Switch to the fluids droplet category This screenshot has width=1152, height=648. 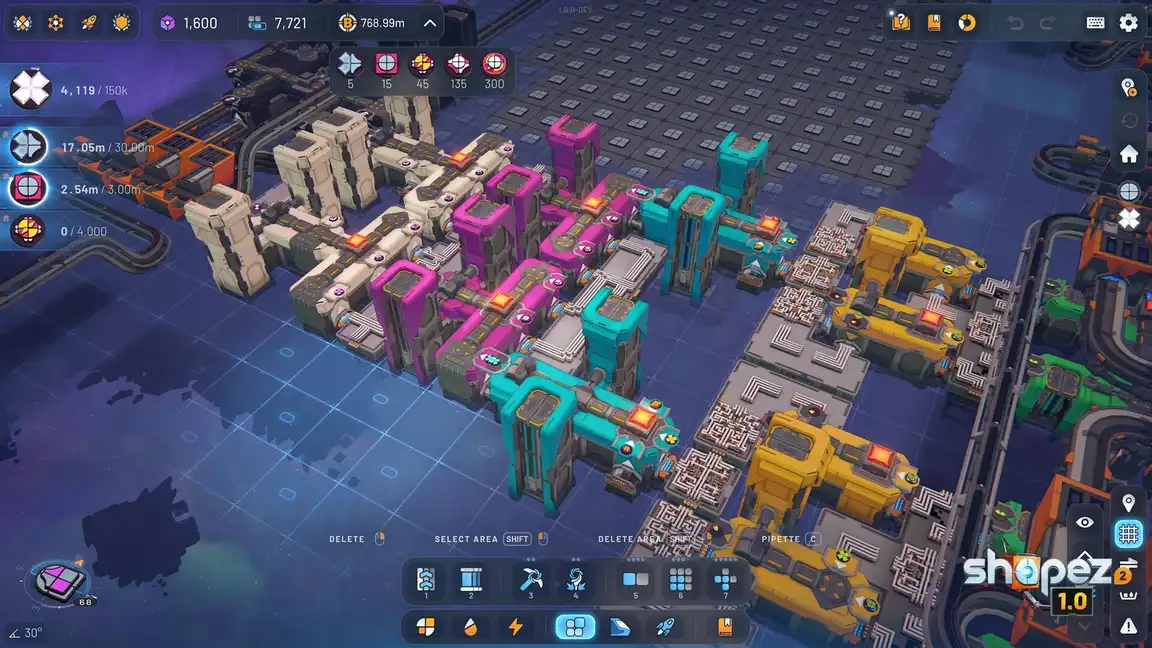tap(470, 627)
